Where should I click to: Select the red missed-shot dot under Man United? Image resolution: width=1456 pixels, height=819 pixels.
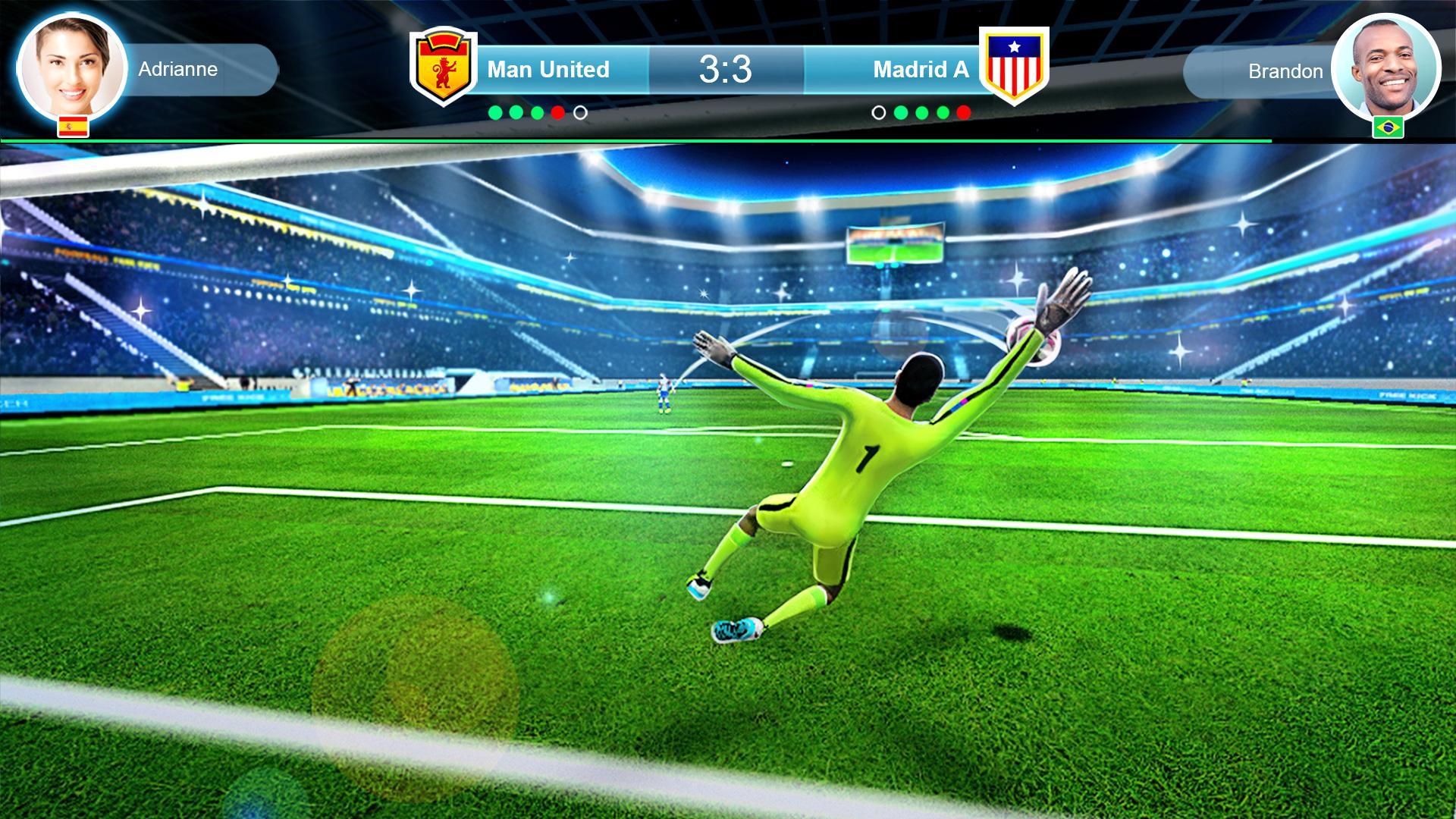pyautogui.click(x=557, y=112)
